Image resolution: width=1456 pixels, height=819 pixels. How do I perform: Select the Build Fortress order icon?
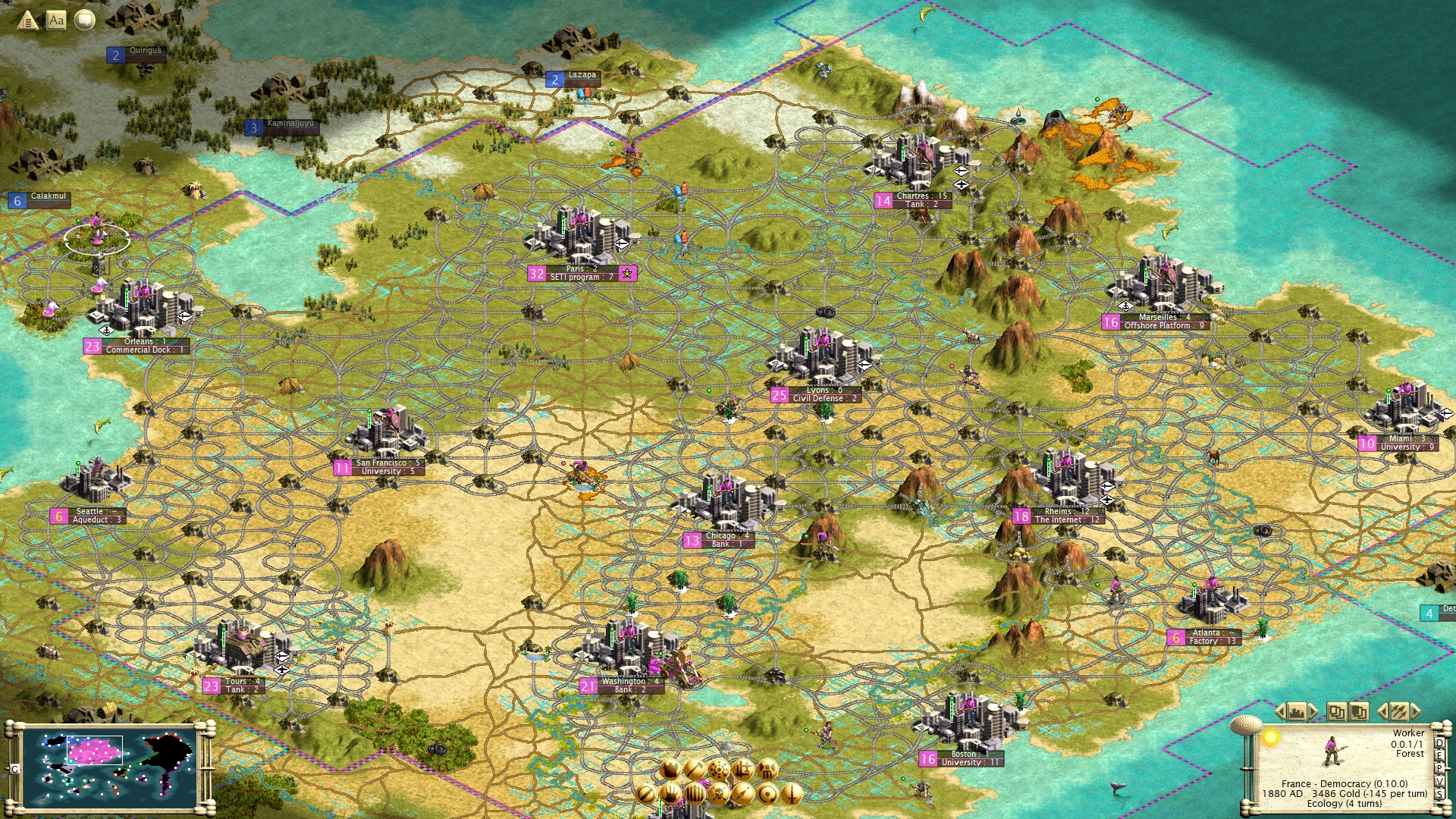tap(767, 770)
